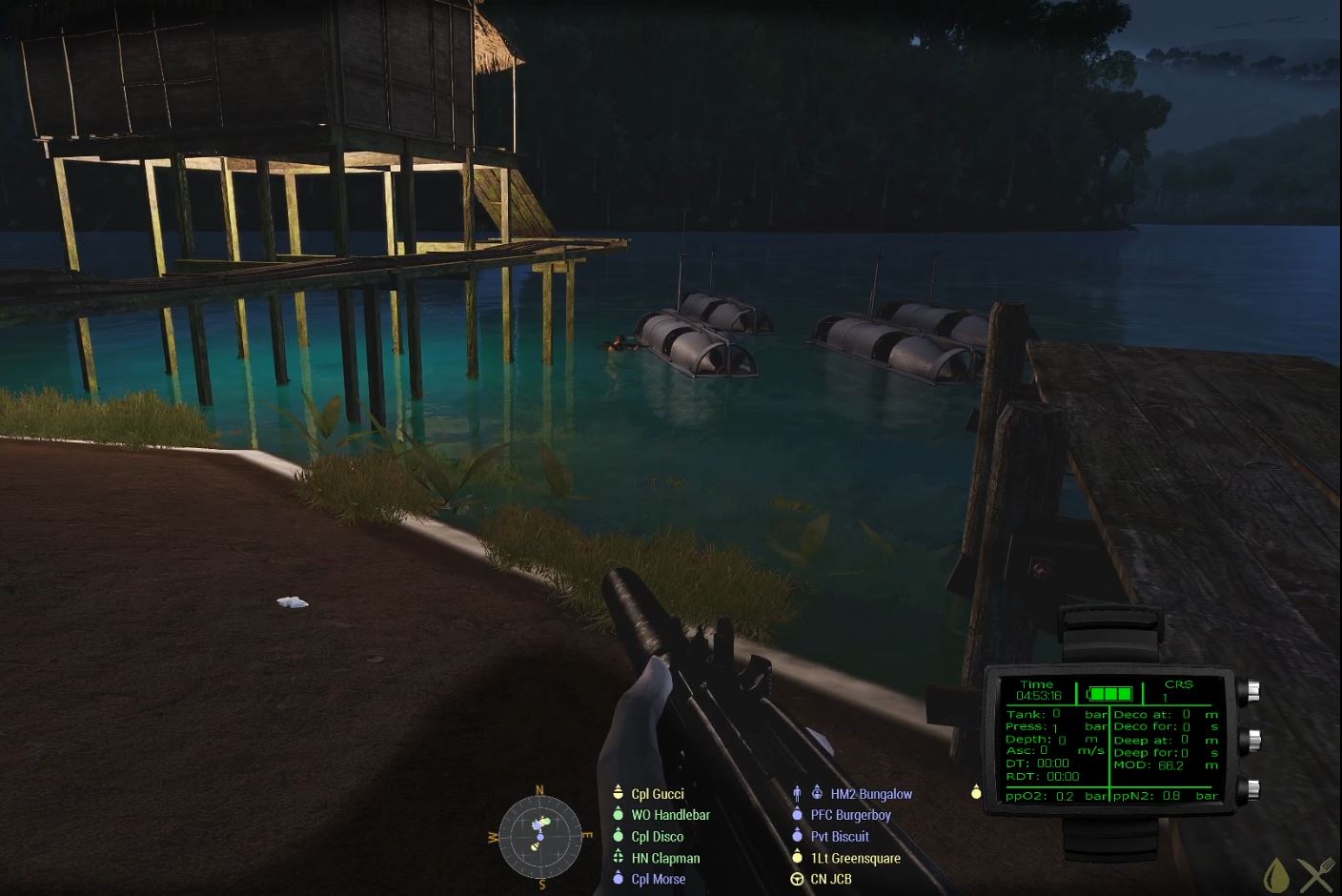Select HN Clapman squad member entry
The height and width of the screenshot is (896, 1342).
tap(665, 858)
